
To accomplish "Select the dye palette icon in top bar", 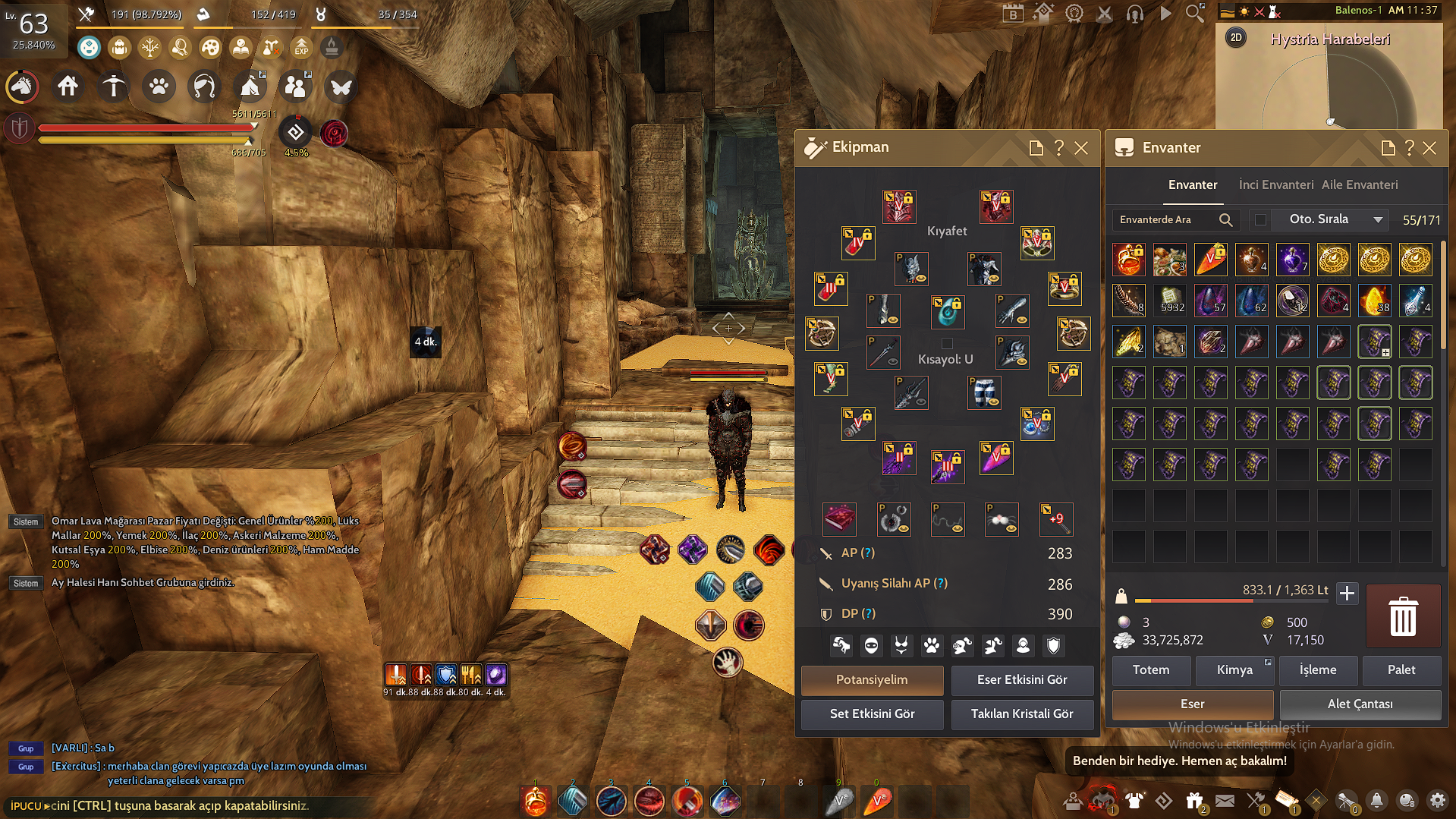I will click(x=209, y=47).
